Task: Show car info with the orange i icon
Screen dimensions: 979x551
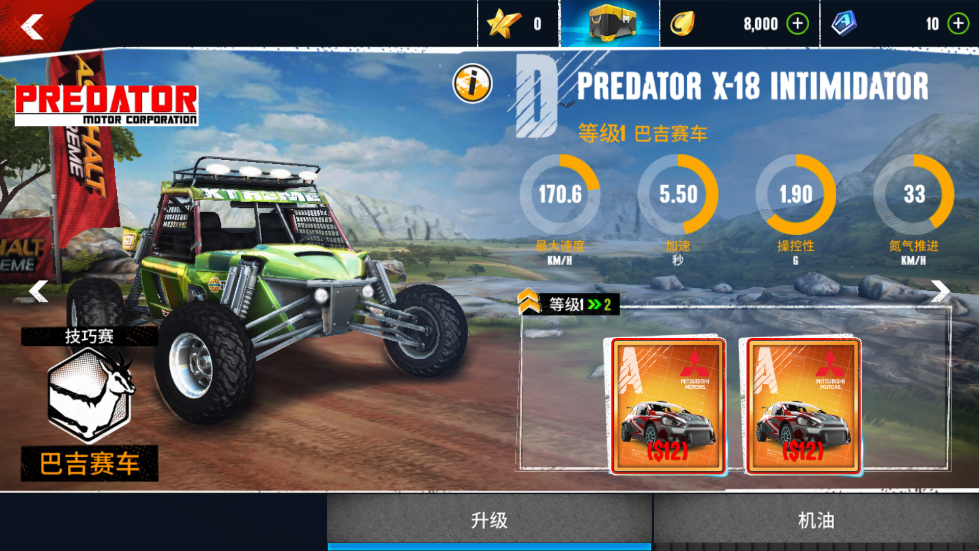Action: click(472, 84)
